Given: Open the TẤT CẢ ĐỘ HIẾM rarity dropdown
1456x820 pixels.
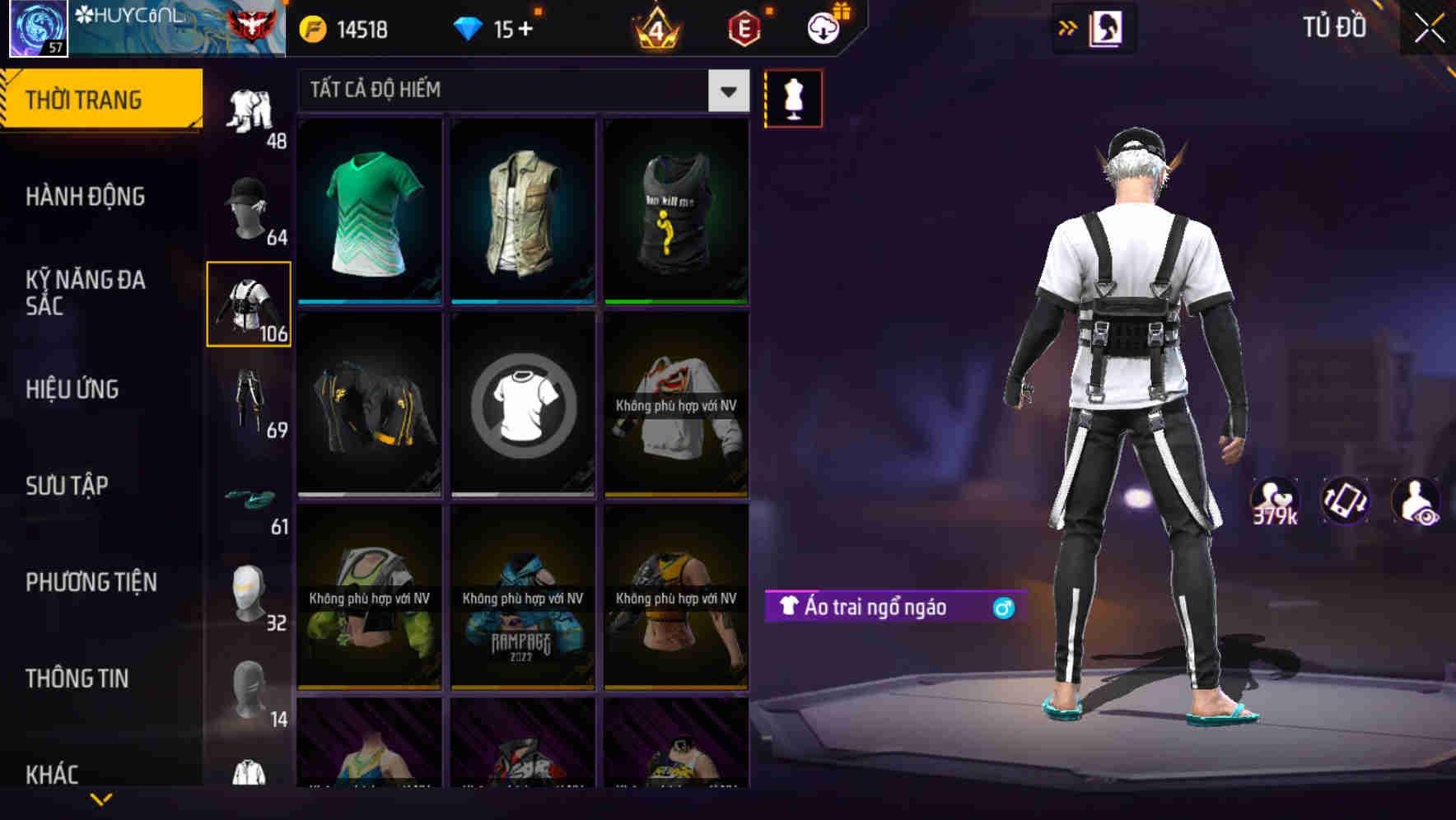Looking at the screenshot, I should coord(519,91).
